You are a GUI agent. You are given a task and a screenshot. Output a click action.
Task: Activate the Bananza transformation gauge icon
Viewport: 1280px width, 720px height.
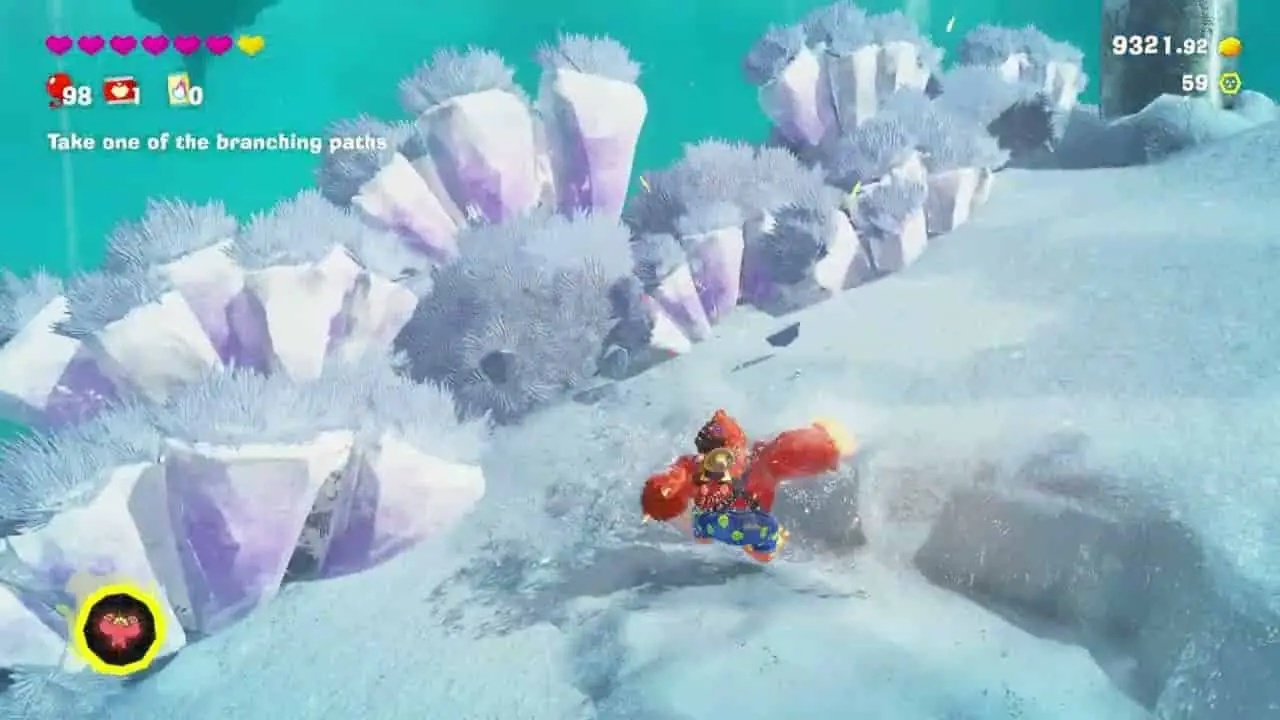[121, 629]
